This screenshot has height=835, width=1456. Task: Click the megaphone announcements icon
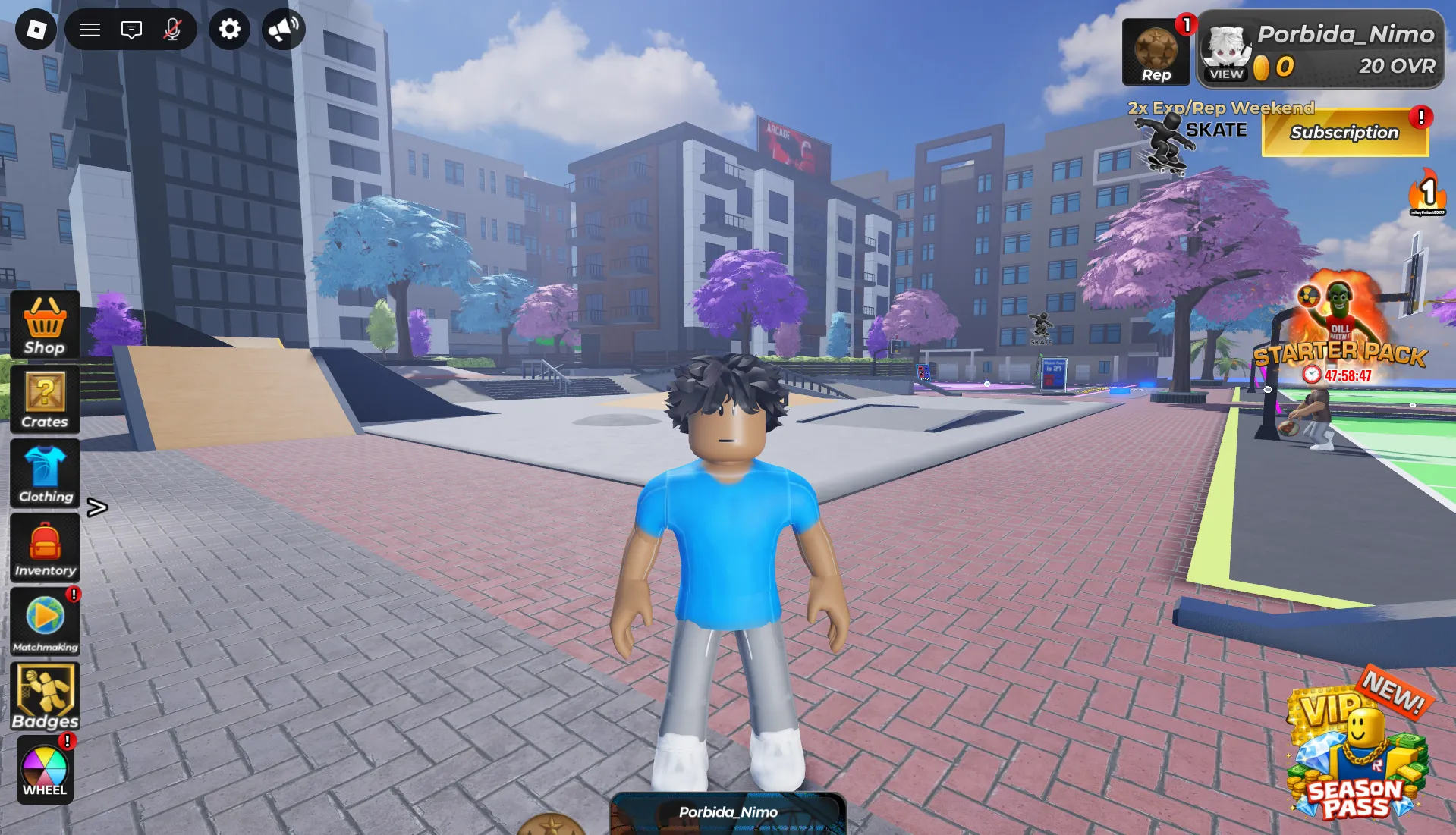click(283, 30)
